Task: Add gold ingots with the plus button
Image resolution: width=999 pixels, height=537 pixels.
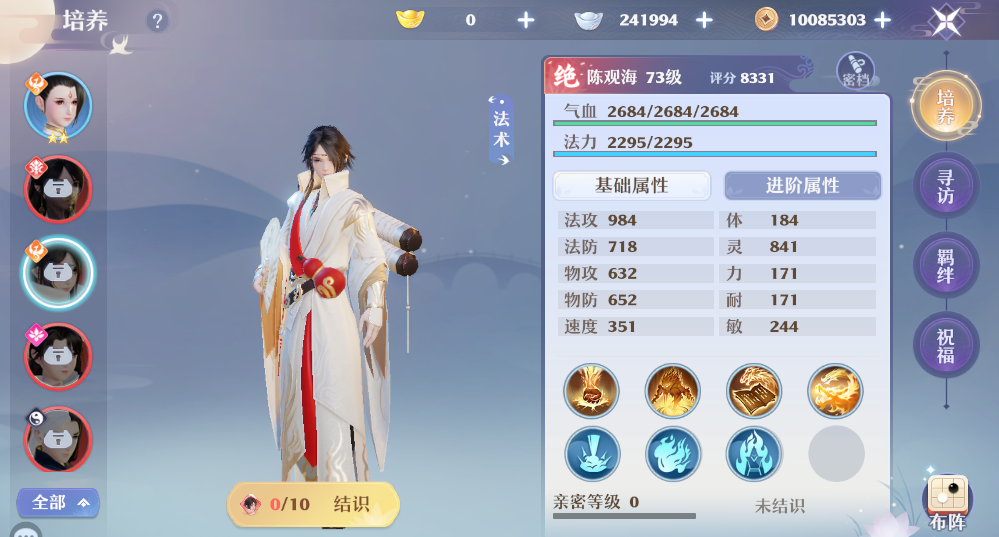Action: coord(526,20)
